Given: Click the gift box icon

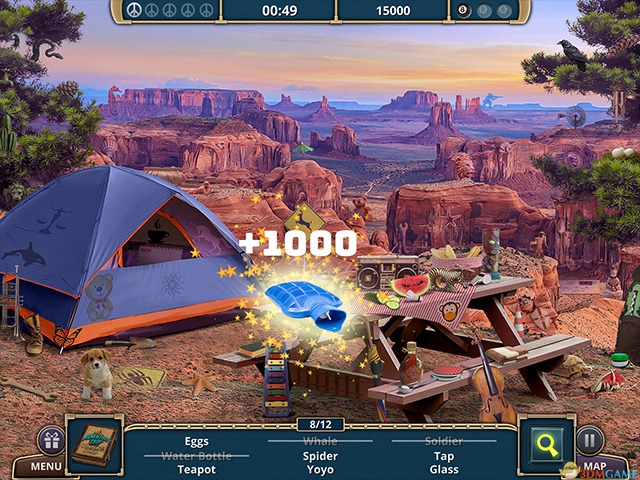Looking at the screenshot, I should 50,440.
